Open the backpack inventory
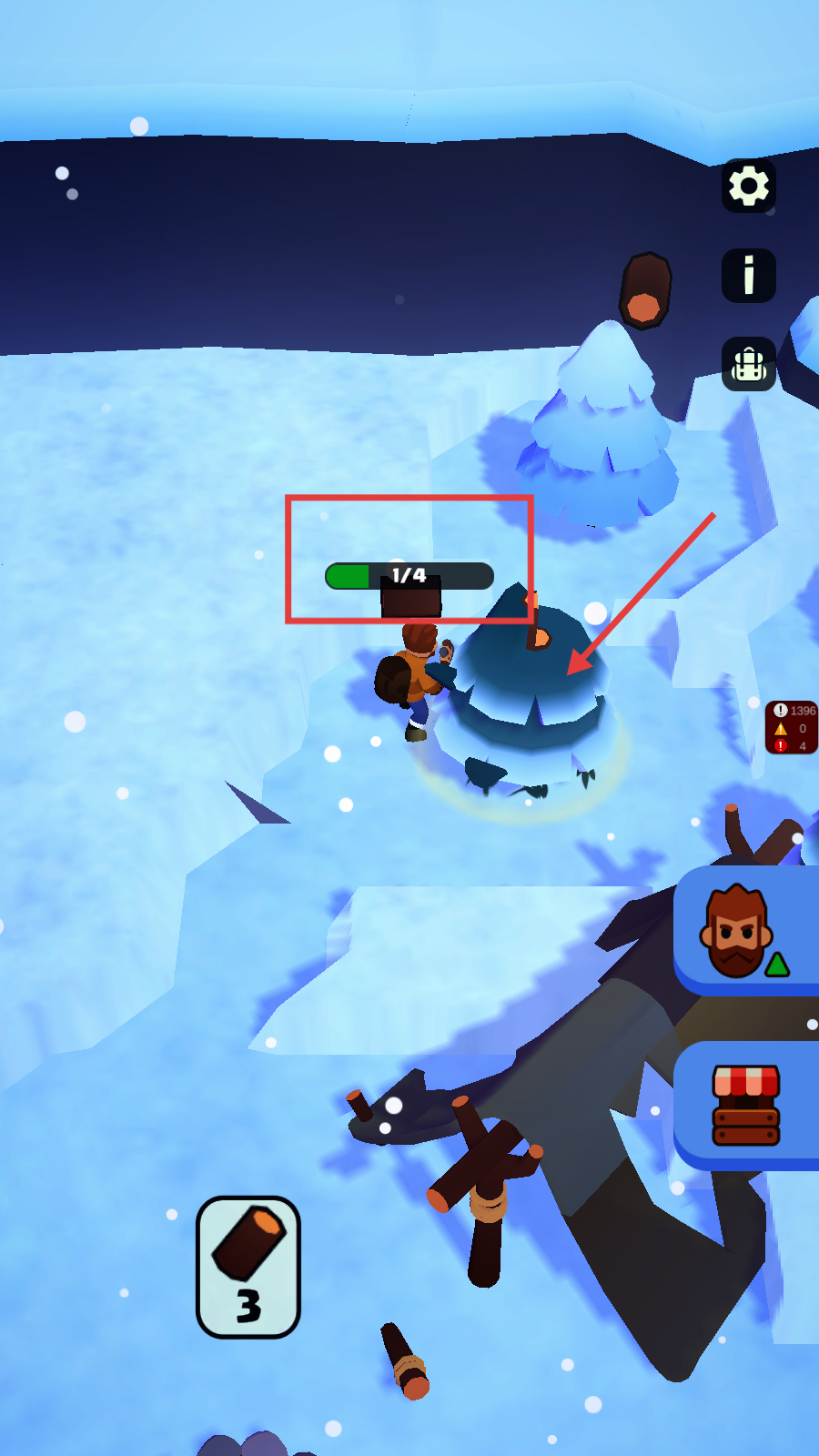 pyautogui.click(x=749, y=364)
